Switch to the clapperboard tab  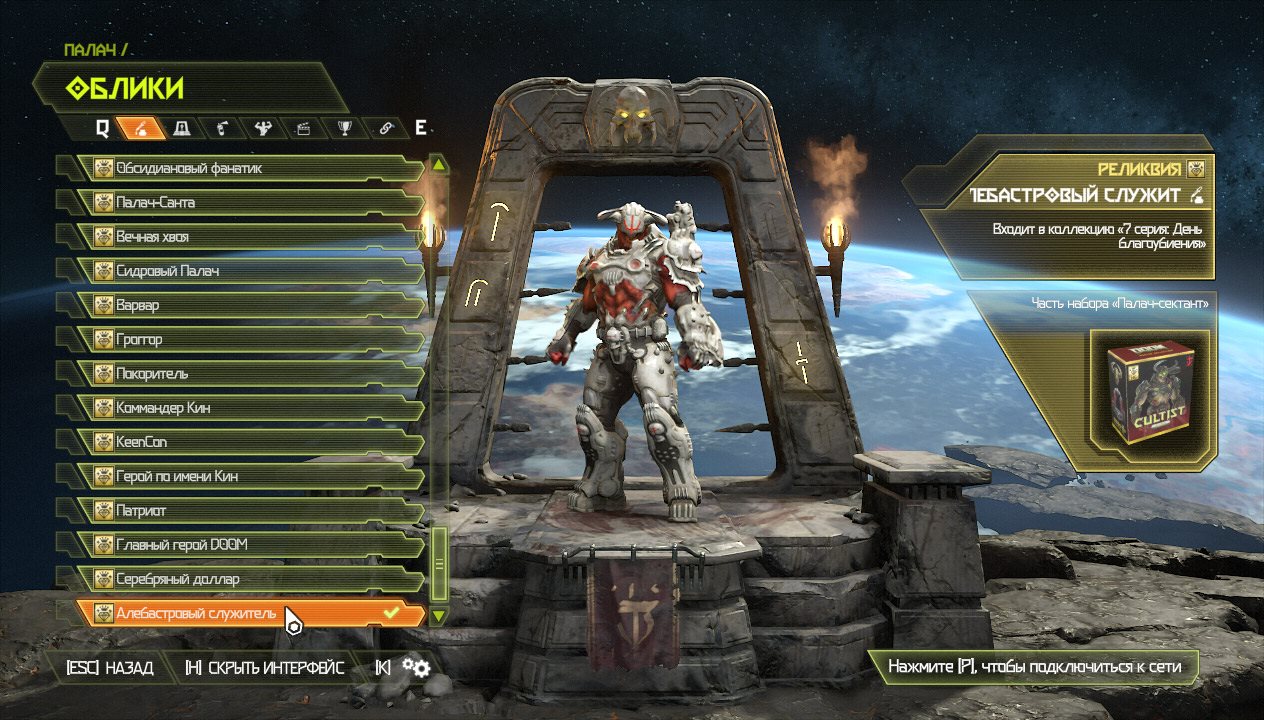(x=304, y=128)
